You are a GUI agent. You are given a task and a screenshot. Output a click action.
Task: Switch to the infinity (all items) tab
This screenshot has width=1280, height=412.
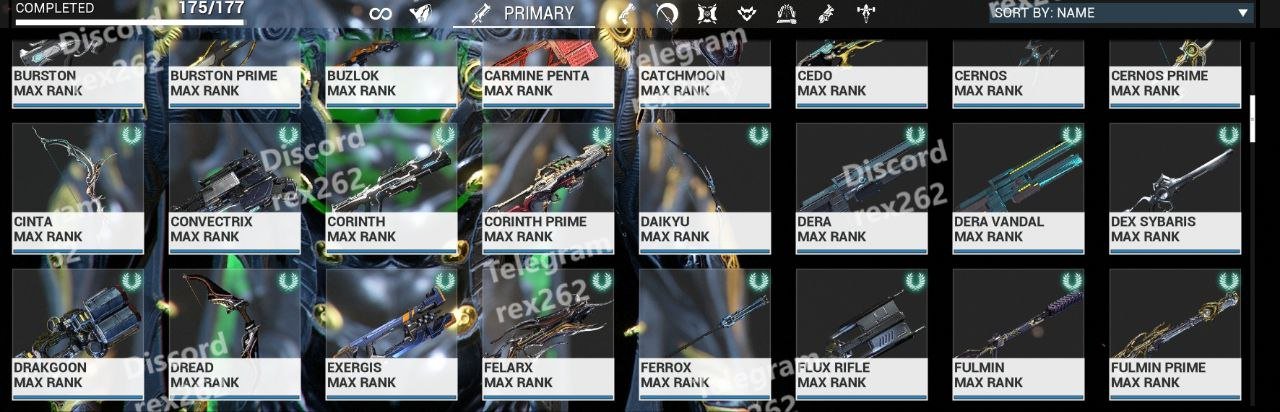[380, 13]
